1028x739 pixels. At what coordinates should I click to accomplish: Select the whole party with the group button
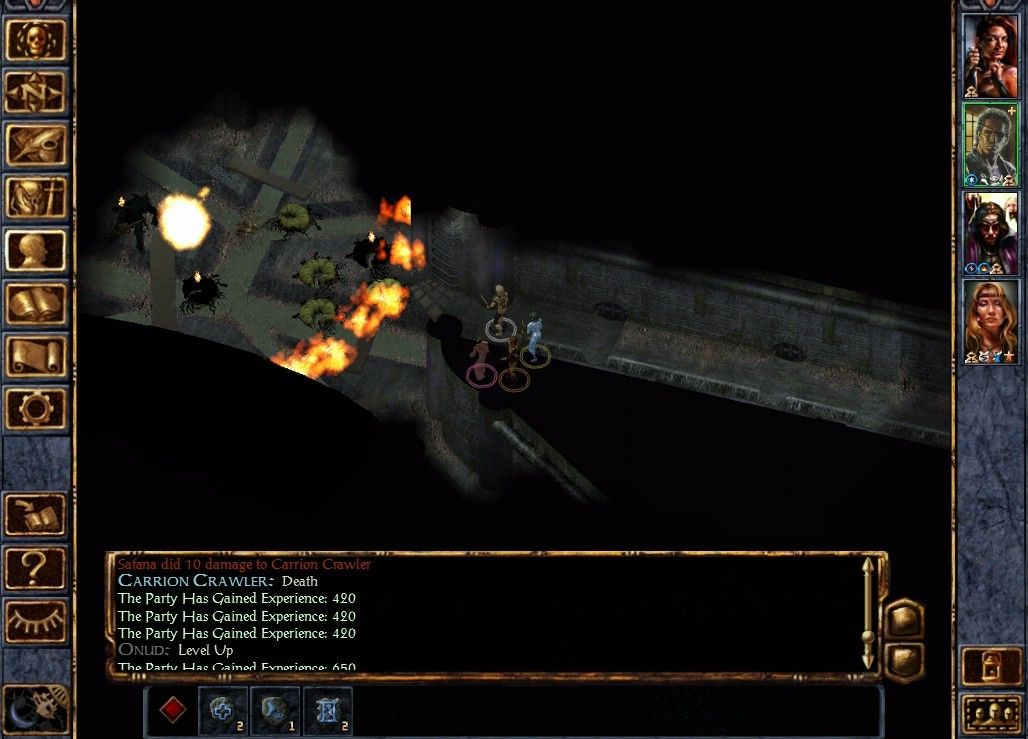click(990, 714)
